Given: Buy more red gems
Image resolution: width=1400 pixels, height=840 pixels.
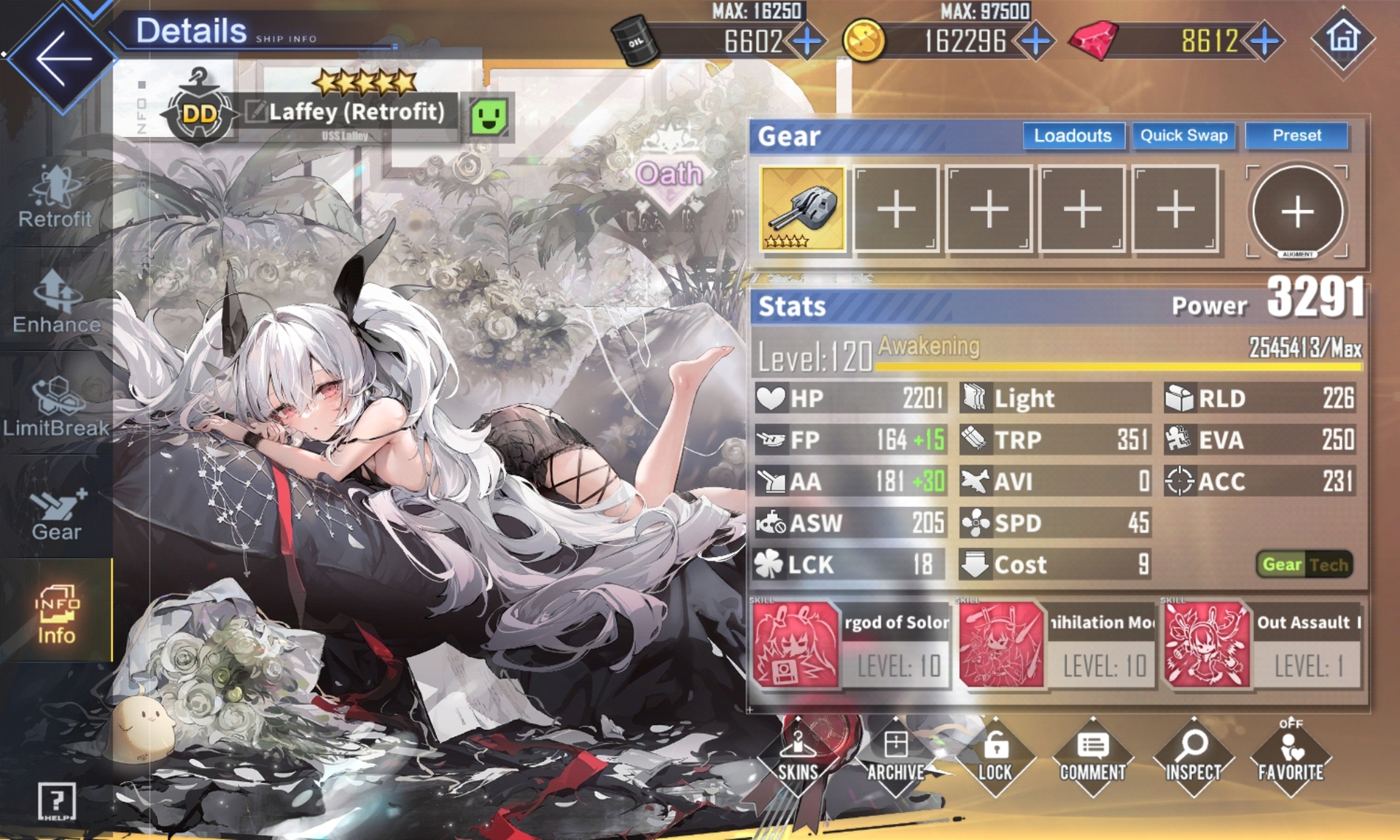Looking at the screenshot, I should [1265, 41].
